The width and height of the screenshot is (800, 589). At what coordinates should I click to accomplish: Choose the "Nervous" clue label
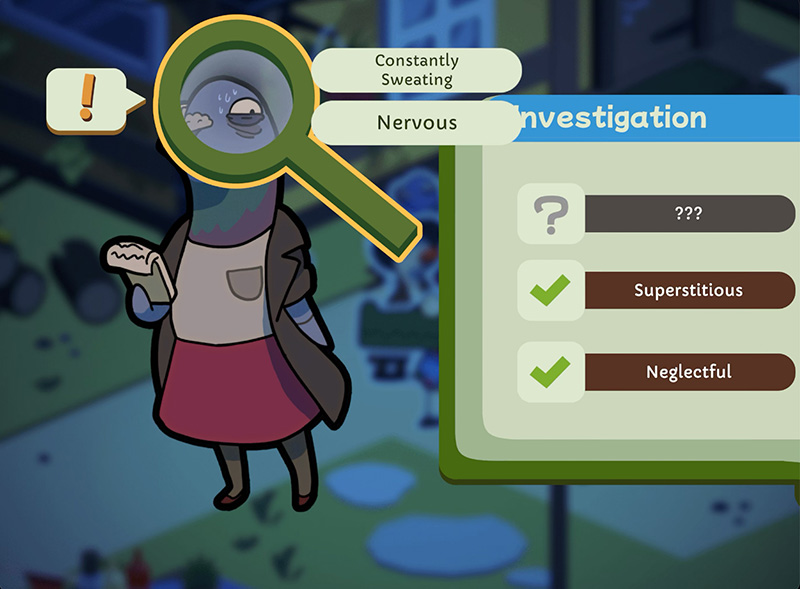416,123
